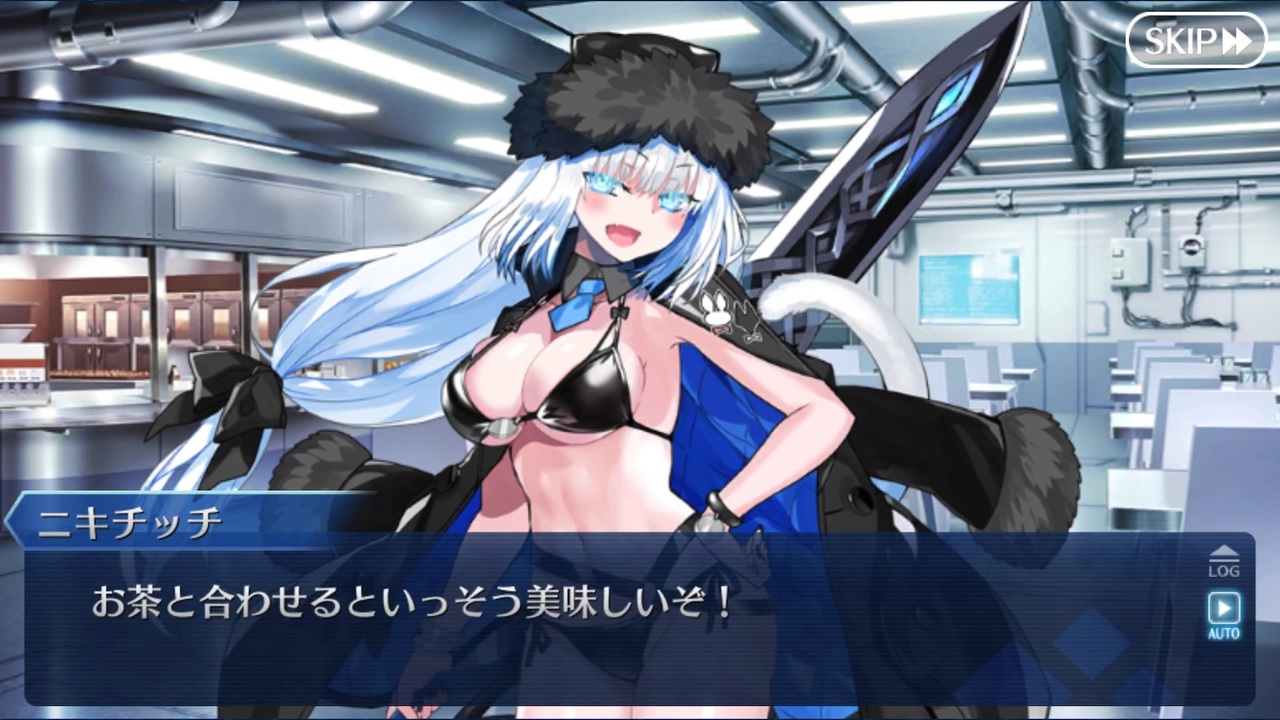Enable skip mode with the SKIP control
Viewport: 1280px width, 720px height.
pyautogui.click(x=1196, y=41)
